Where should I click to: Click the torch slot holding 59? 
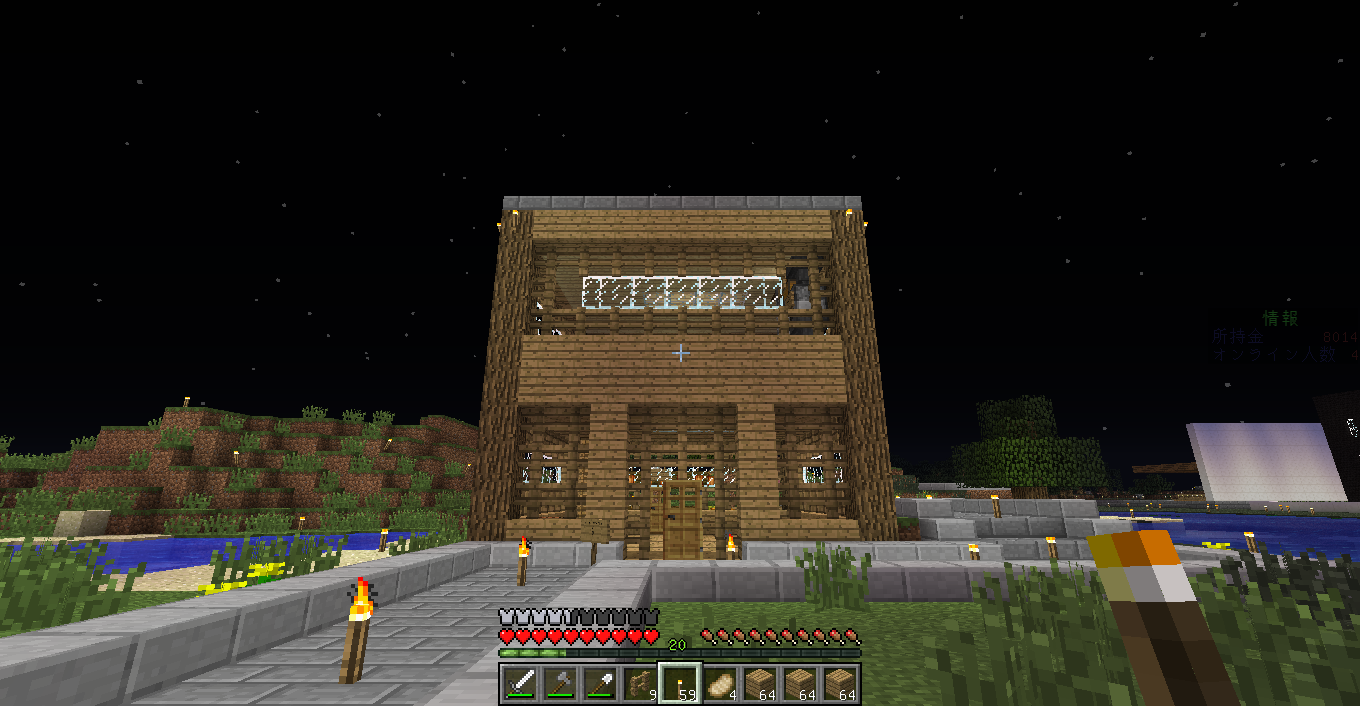click(x=680, y=684)
